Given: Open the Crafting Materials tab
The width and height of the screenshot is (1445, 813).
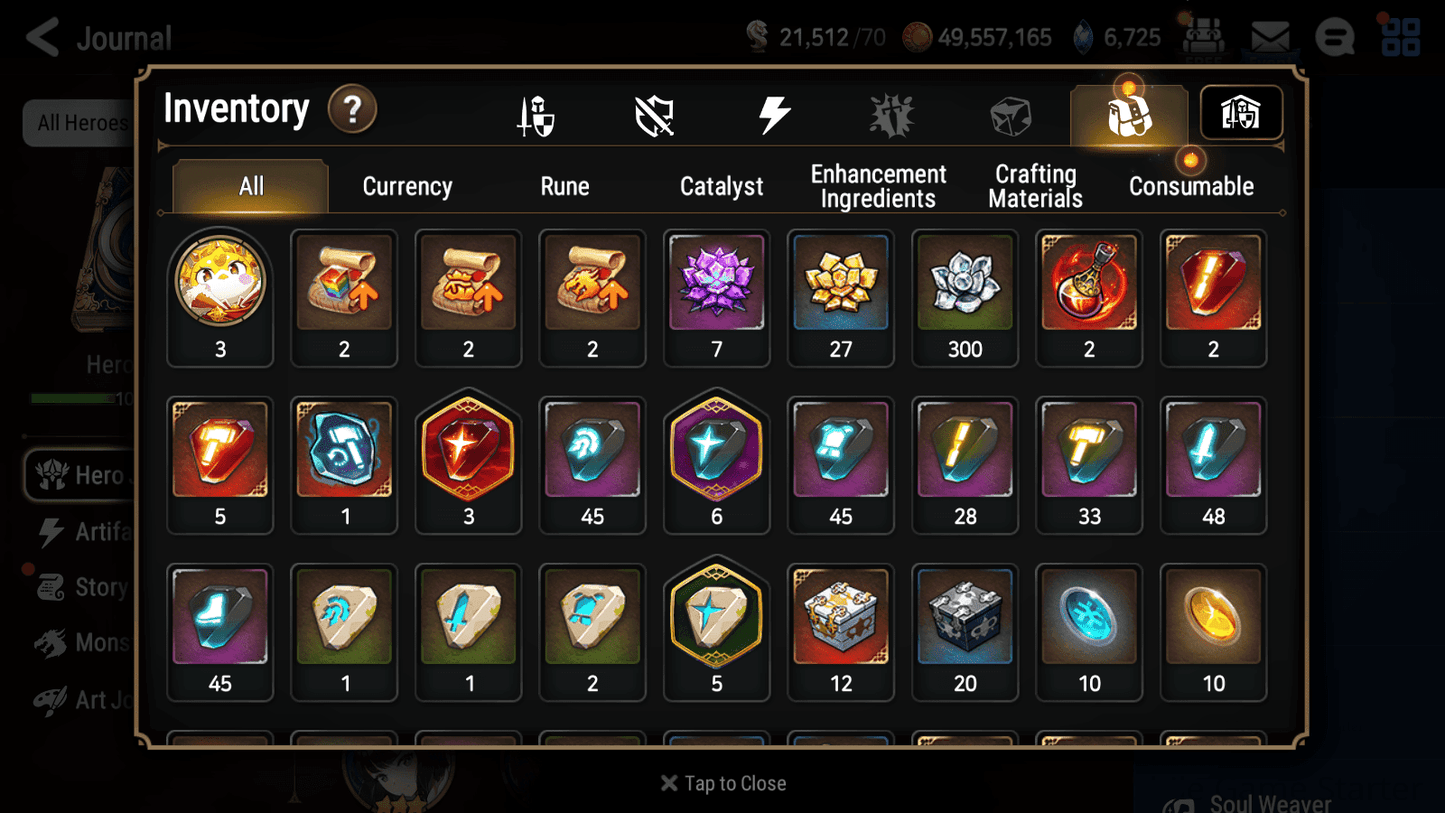Looking at the screenshot, I should point(1035,186).
